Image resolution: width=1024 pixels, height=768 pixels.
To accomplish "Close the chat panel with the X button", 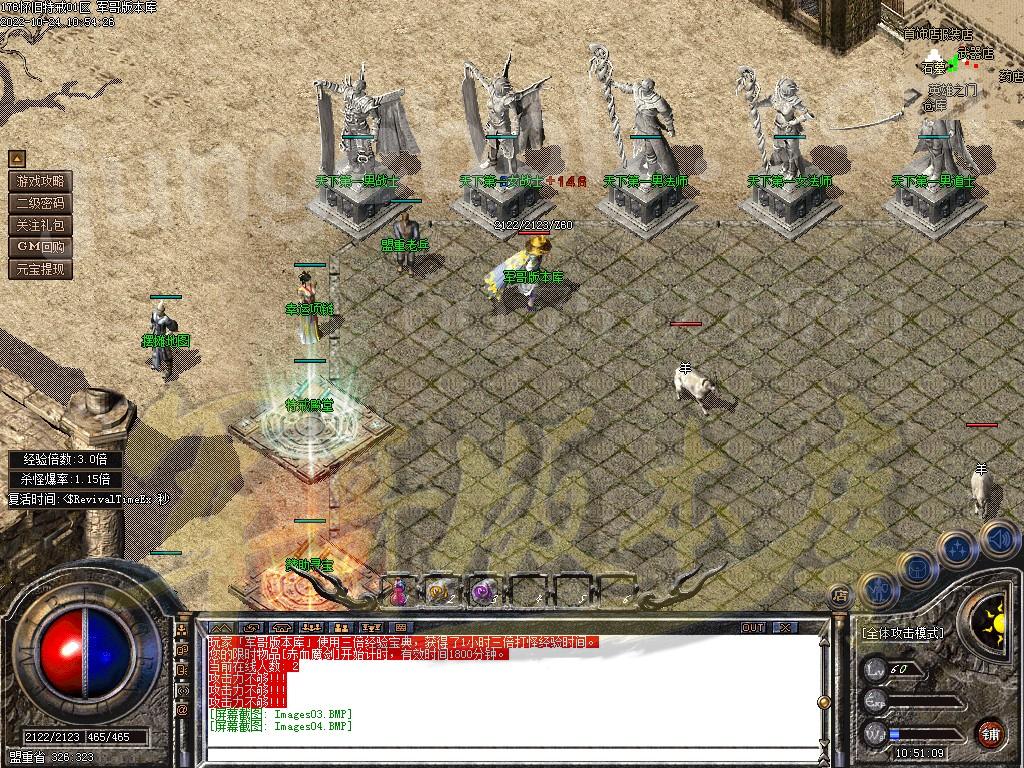I will (x=786, y=628).
